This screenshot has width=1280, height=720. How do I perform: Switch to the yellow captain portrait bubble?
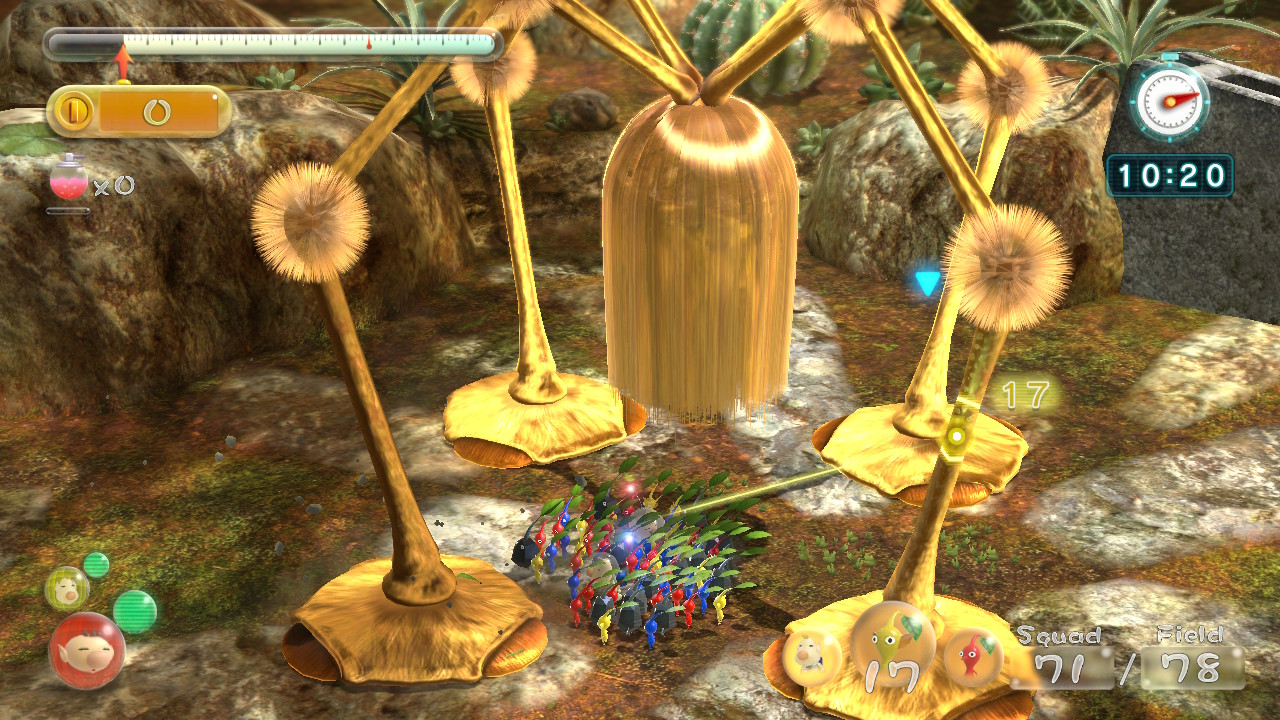coord(67,588)
